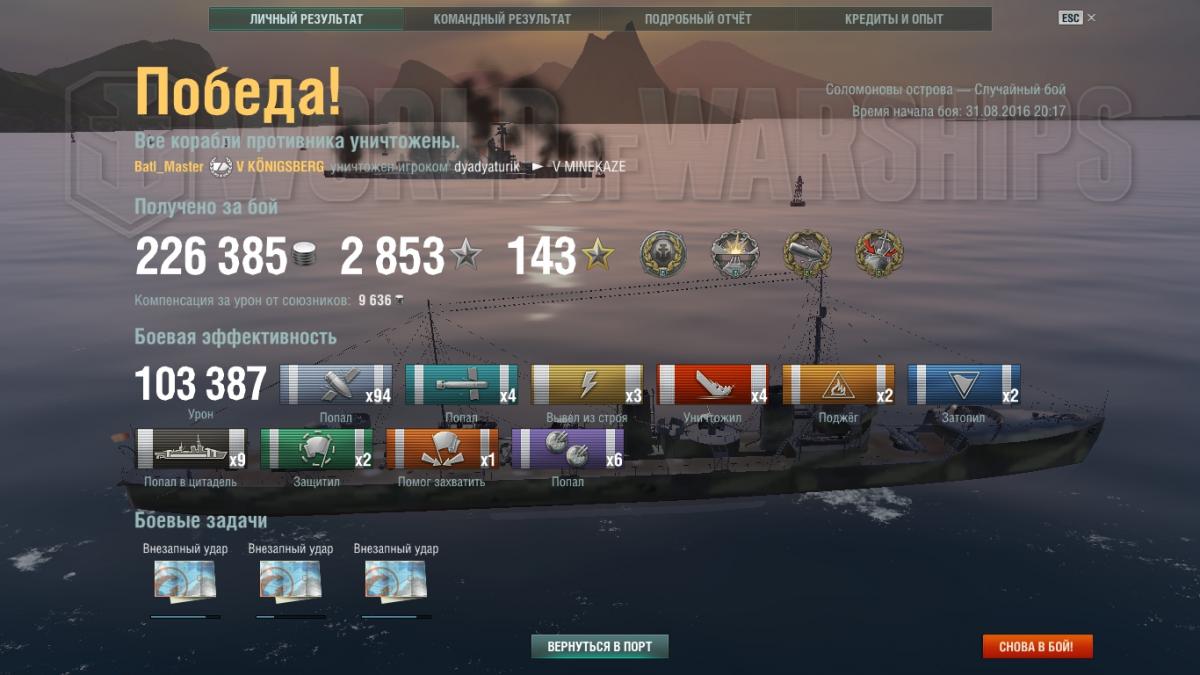Select the blue Затопил flooding ribbon
This screenshot has width=1200, height=675.
click(964, 385)
